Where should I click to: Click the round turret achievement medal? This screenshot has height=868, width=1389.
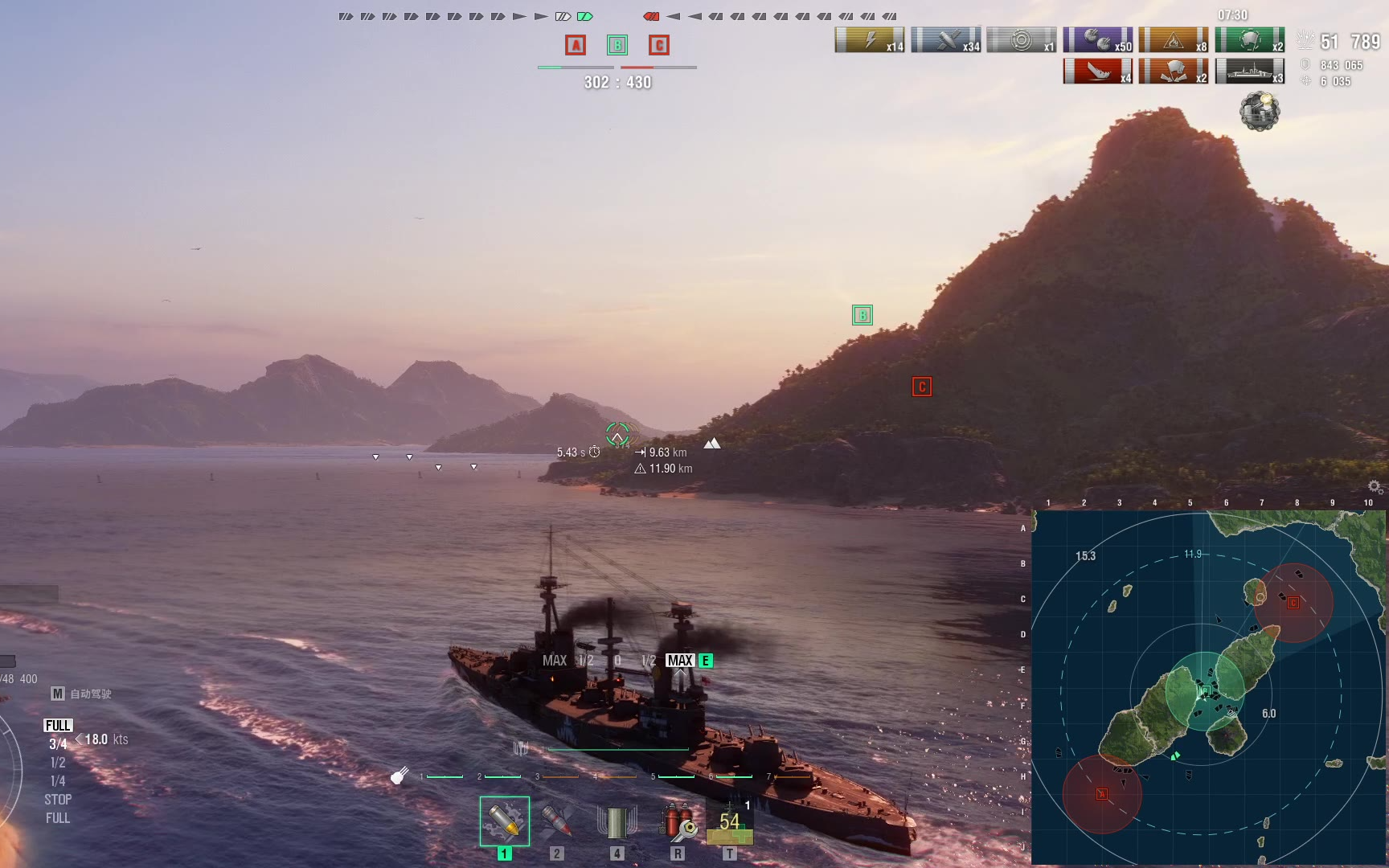point(1260,111)
